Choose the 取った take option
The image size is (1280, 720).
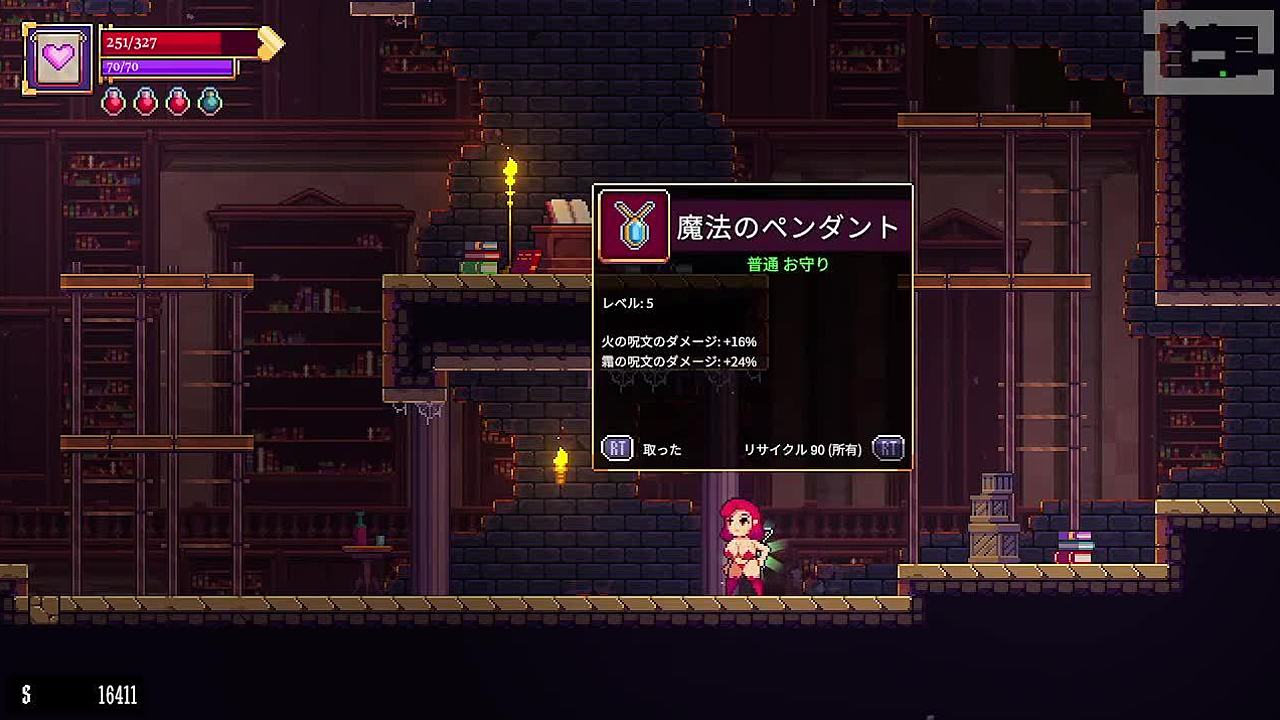[x=661, y=450]
